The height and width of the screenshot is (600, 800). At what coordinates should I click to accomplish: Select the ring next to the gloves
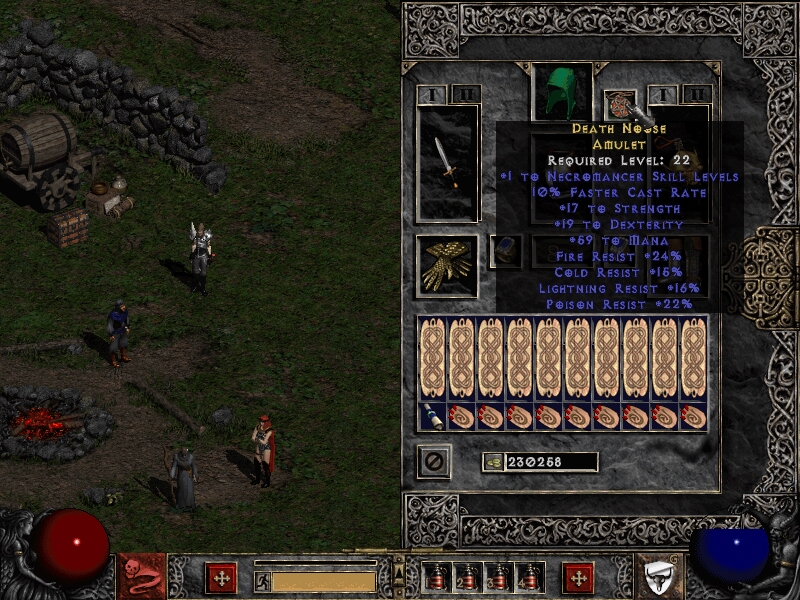click(x=505, y=251)
